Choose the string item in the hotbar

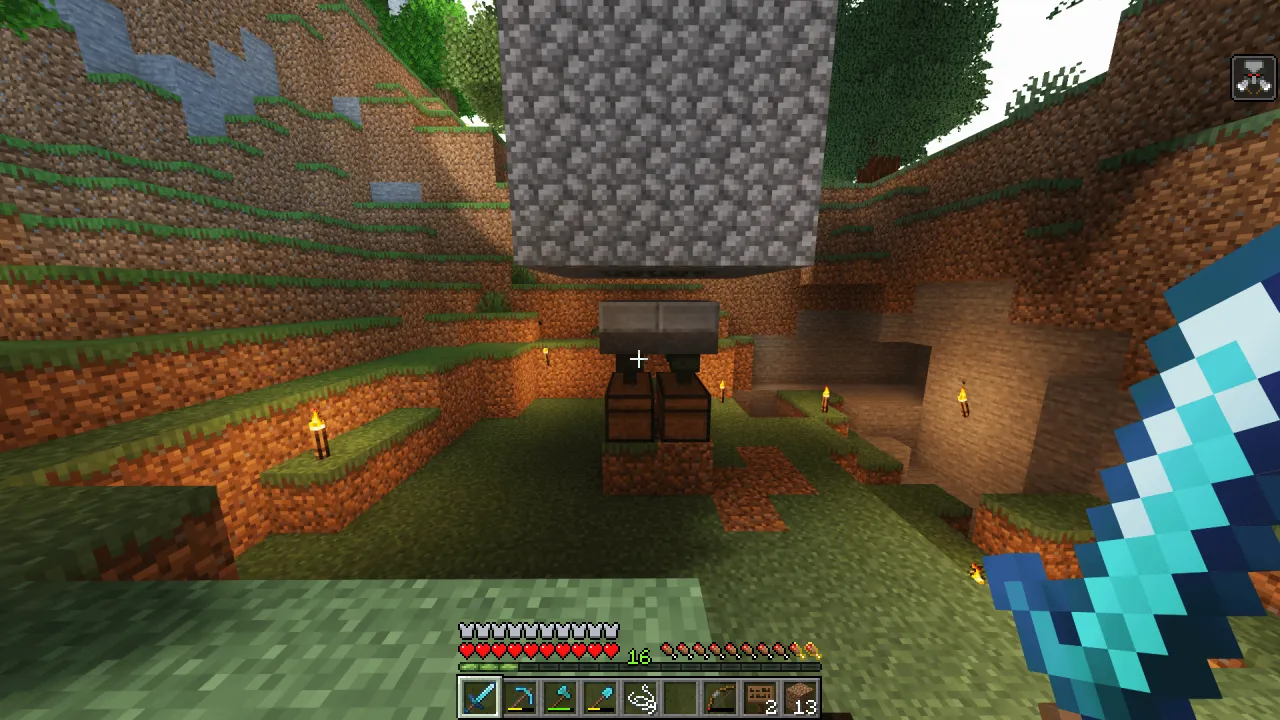pos(640,696)
